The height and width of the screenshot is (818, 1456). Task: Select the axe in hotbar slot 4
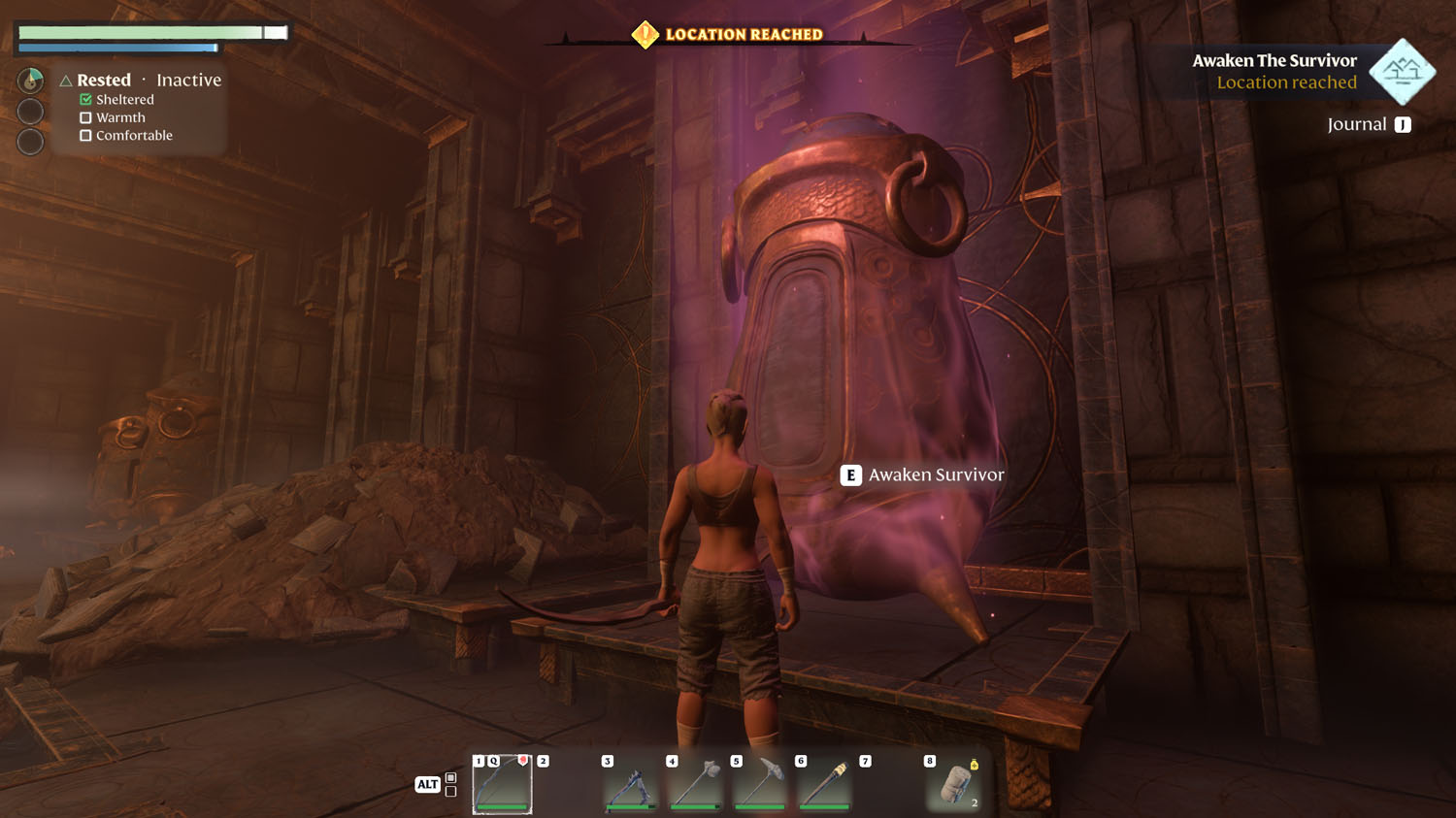pyautogui.click(x=696, y=784)
